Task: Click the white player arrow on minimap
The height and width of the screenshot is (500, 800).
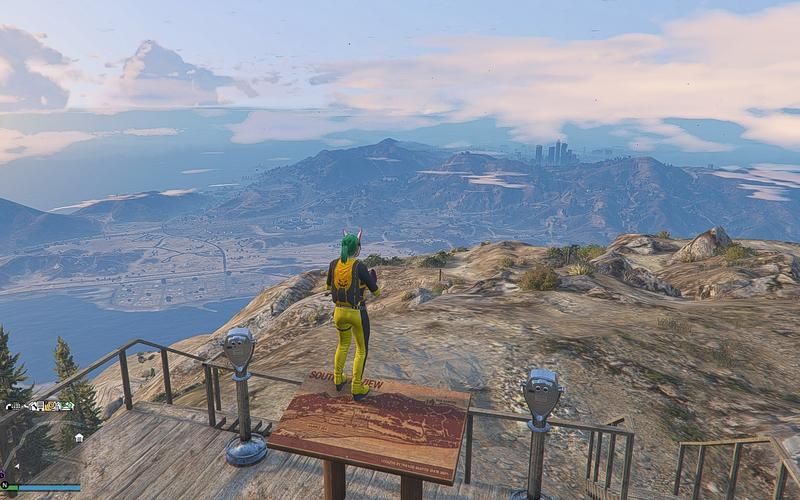Action: [17, 466]
